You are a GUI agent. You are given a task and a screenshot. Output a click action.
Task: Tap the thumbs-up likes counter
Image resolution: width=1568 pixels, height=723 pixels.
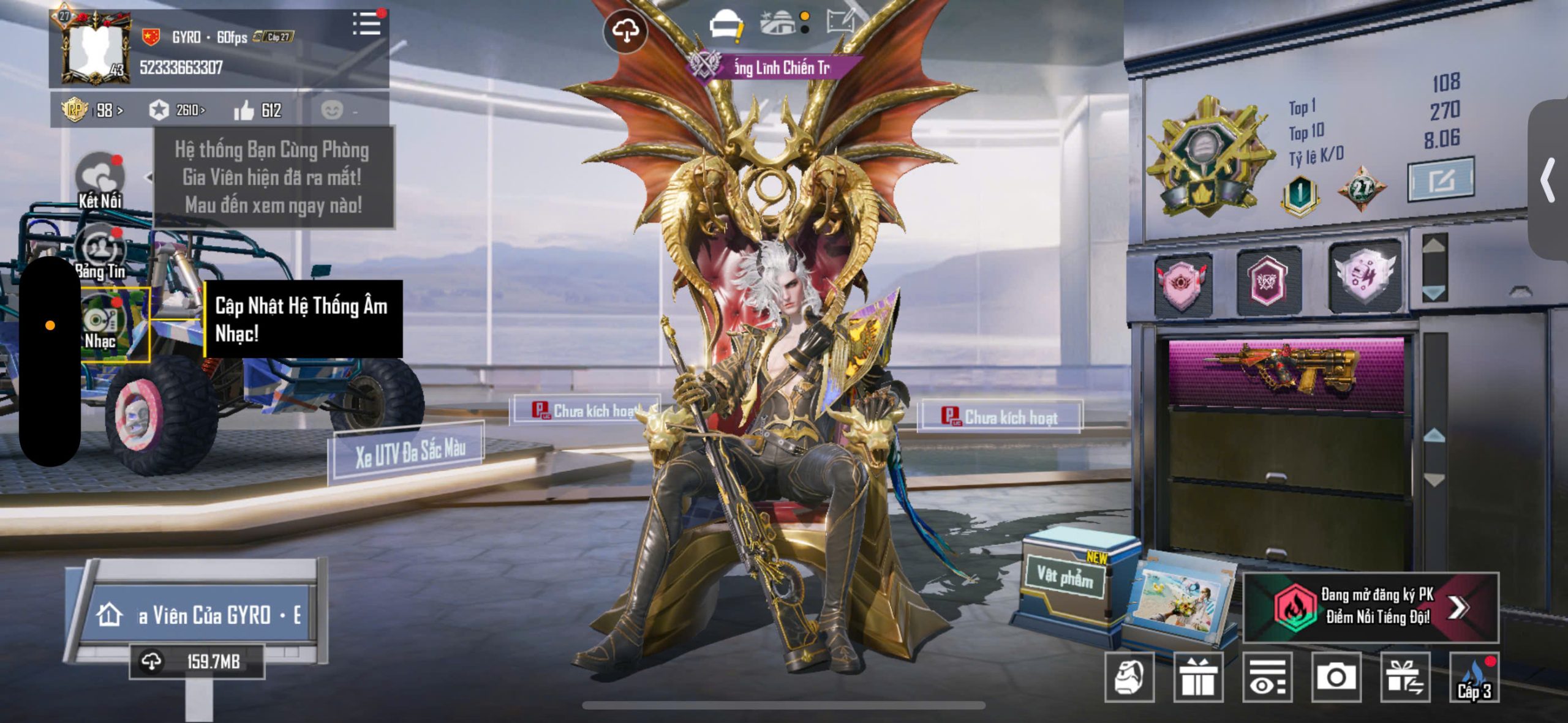[x=257, y=111]
